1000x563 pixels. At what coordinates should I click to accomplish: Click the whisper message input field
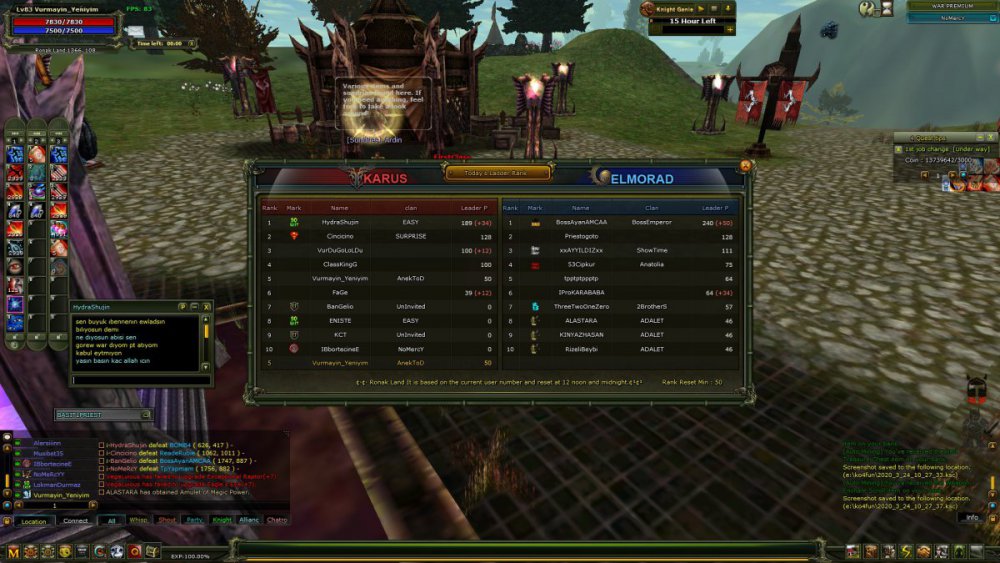138,380
